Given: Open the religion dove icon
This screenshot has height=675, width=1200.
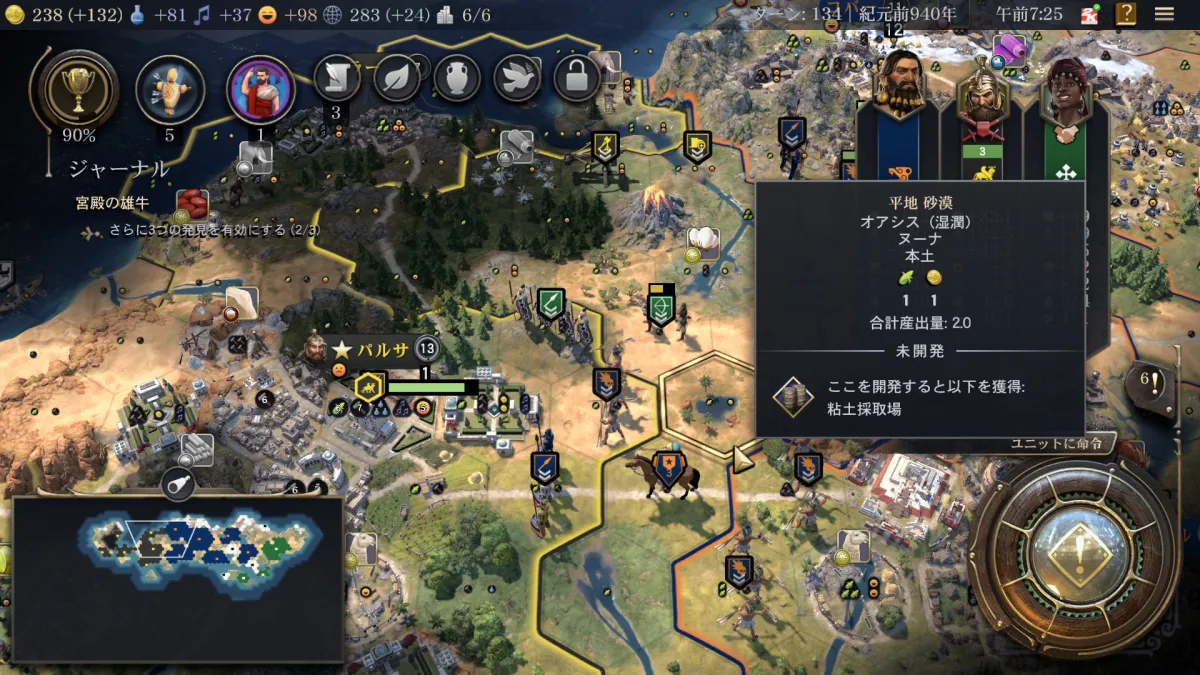Looking at the screenshot, I should point(517,78).
